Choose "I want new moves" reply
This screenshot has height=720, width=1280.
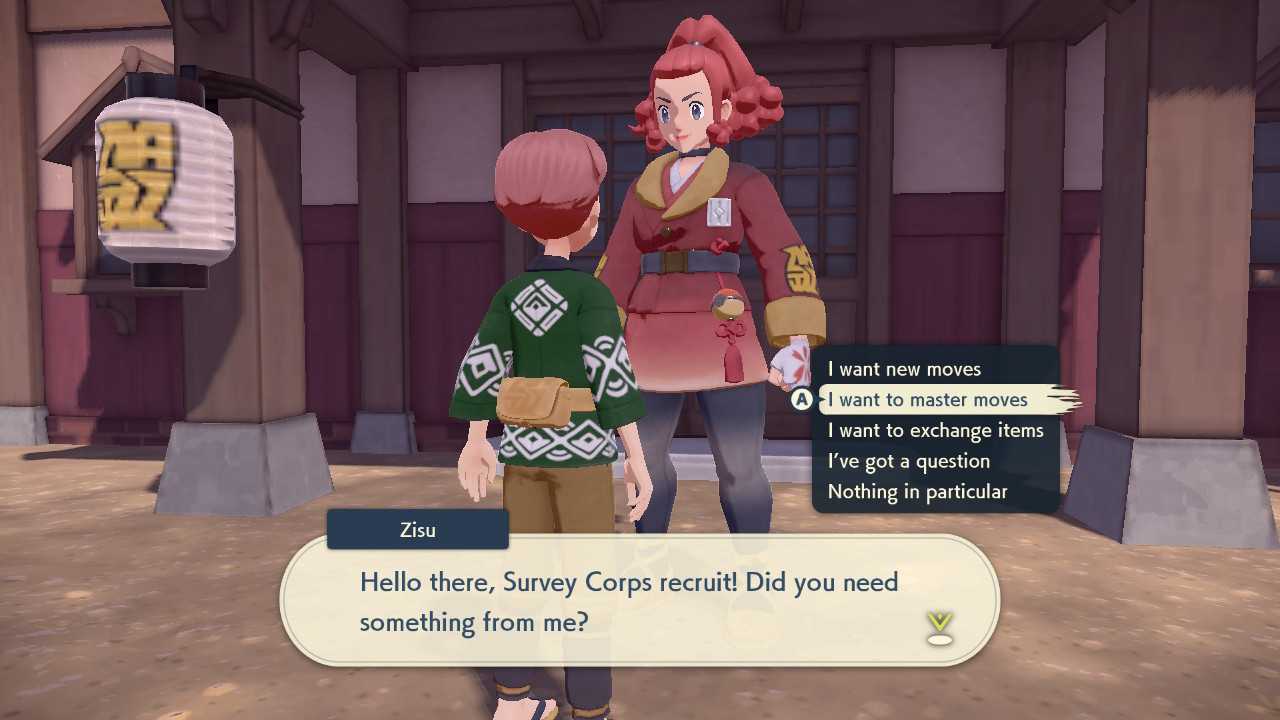(x=904, y=369)
